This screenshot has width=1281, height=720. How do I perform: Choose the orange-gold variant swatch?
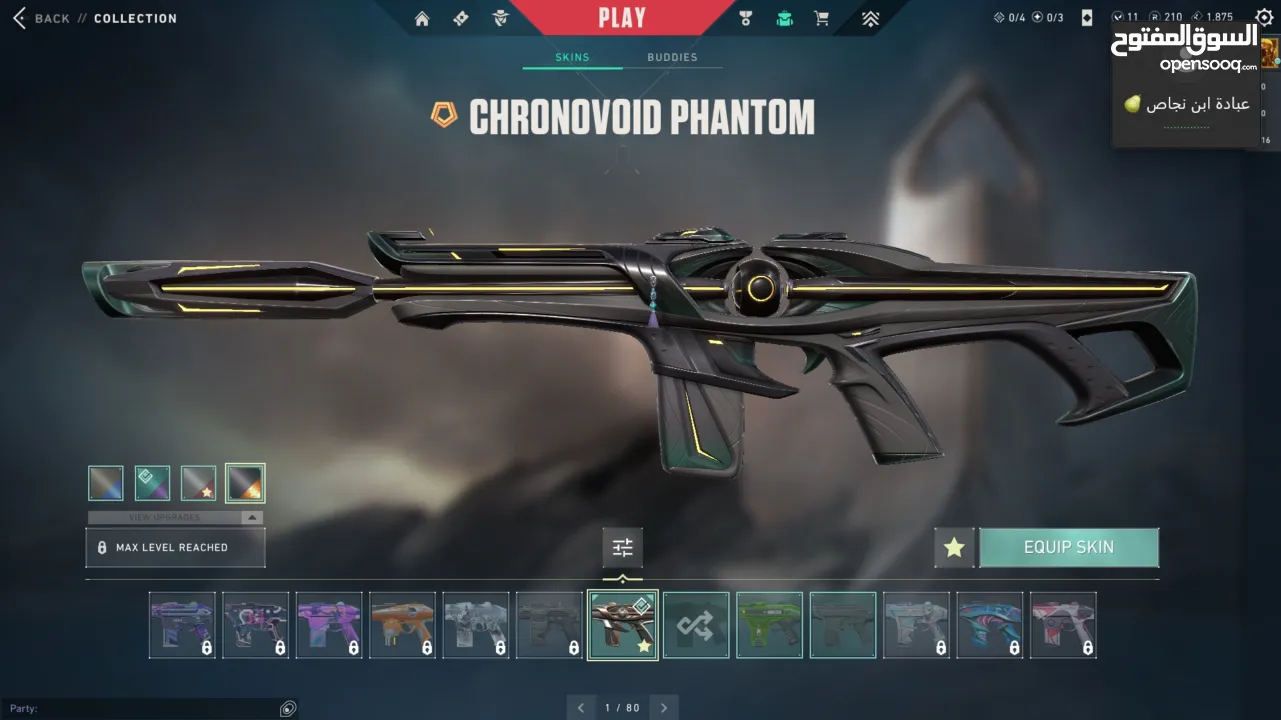(x=245, y=483)
